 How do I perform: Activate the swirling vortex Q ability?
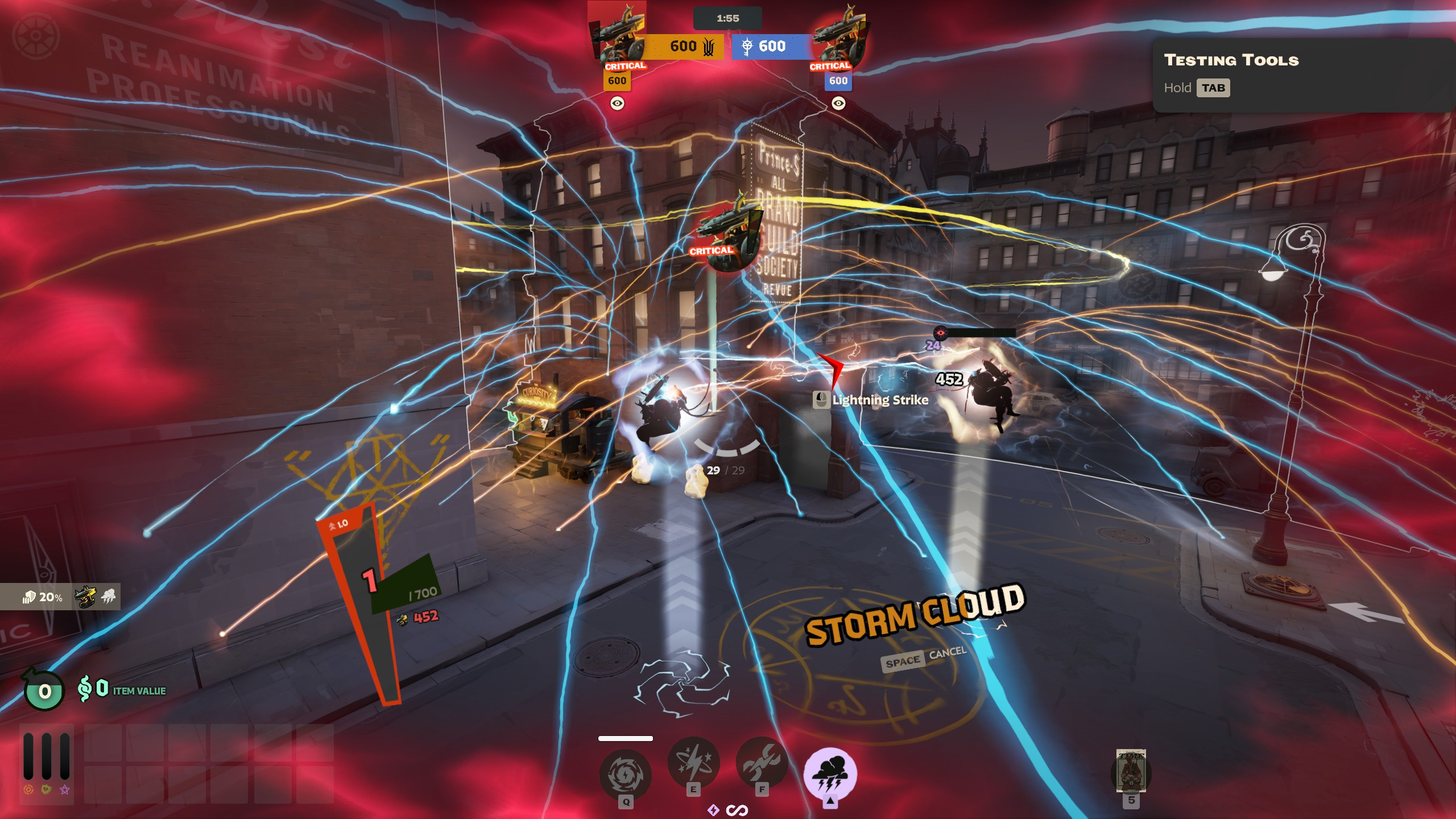tap(625, 774)
